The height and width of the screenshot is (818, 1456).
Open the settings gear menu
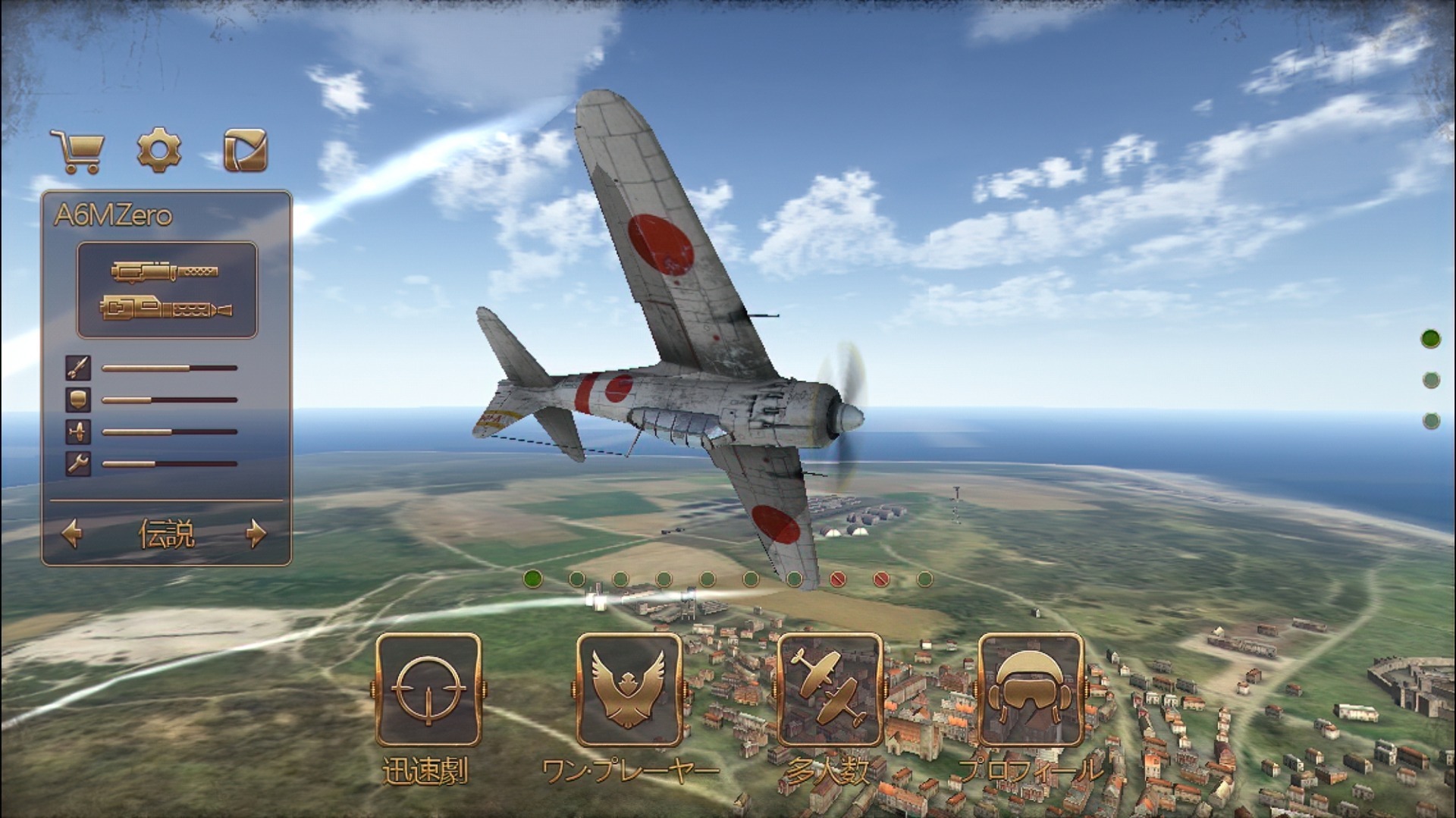point(158,149)
